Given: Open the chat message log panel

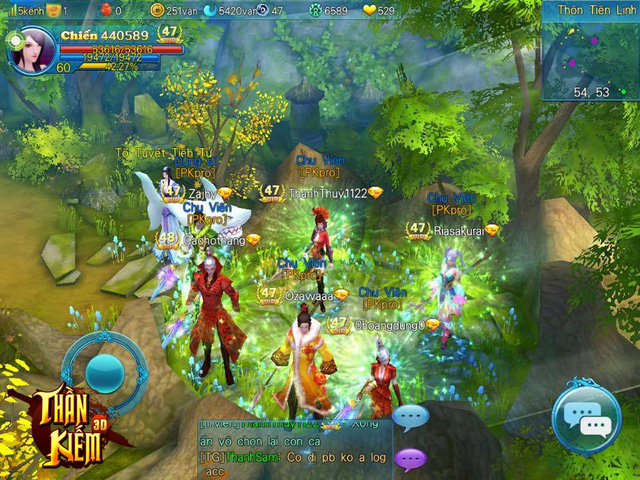Looking at the screenshot, I should pyautogui.click(x=295, y=448).
